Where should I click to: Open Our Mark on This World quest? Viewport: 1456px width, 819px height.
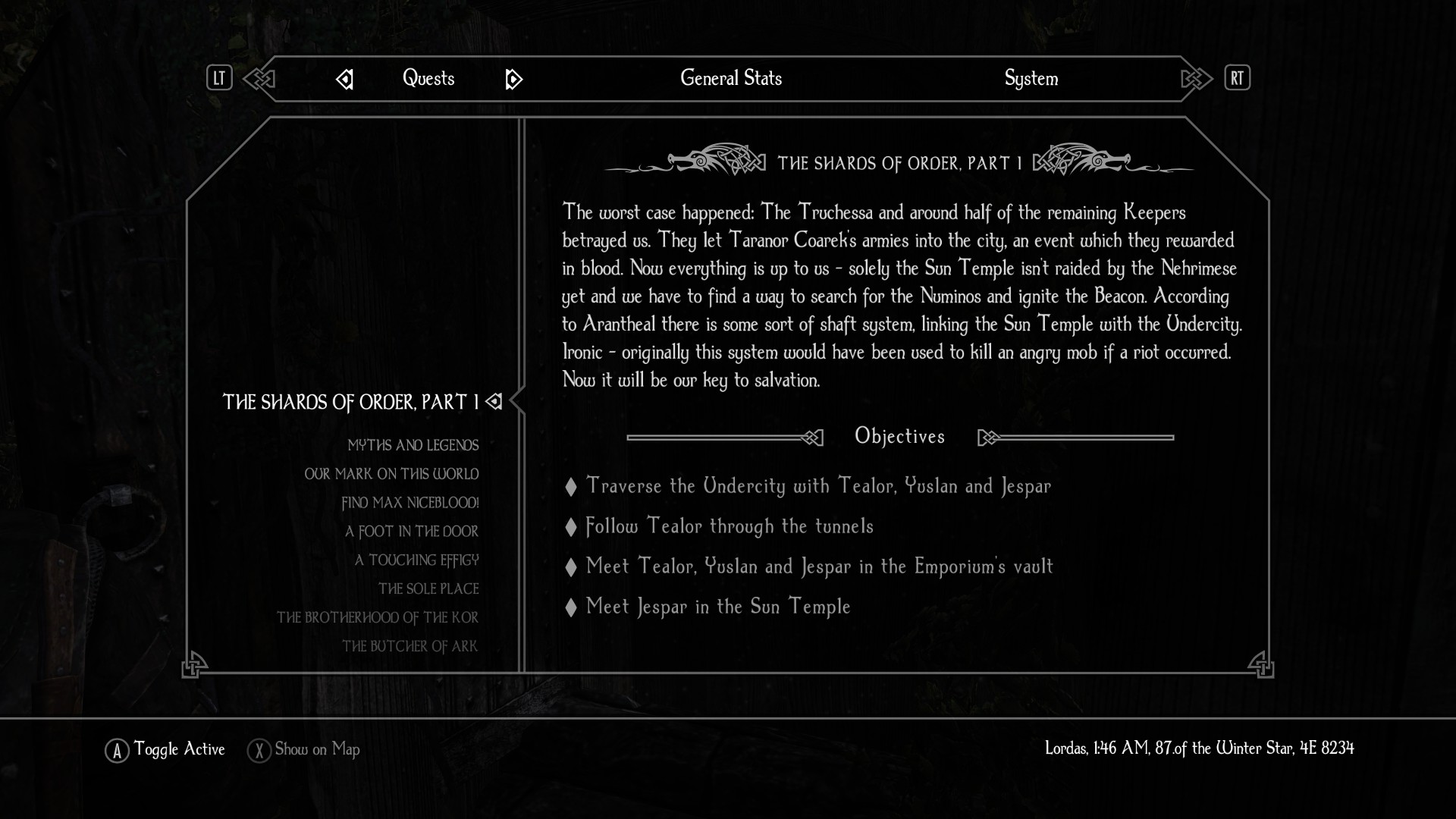coord(391,474)
